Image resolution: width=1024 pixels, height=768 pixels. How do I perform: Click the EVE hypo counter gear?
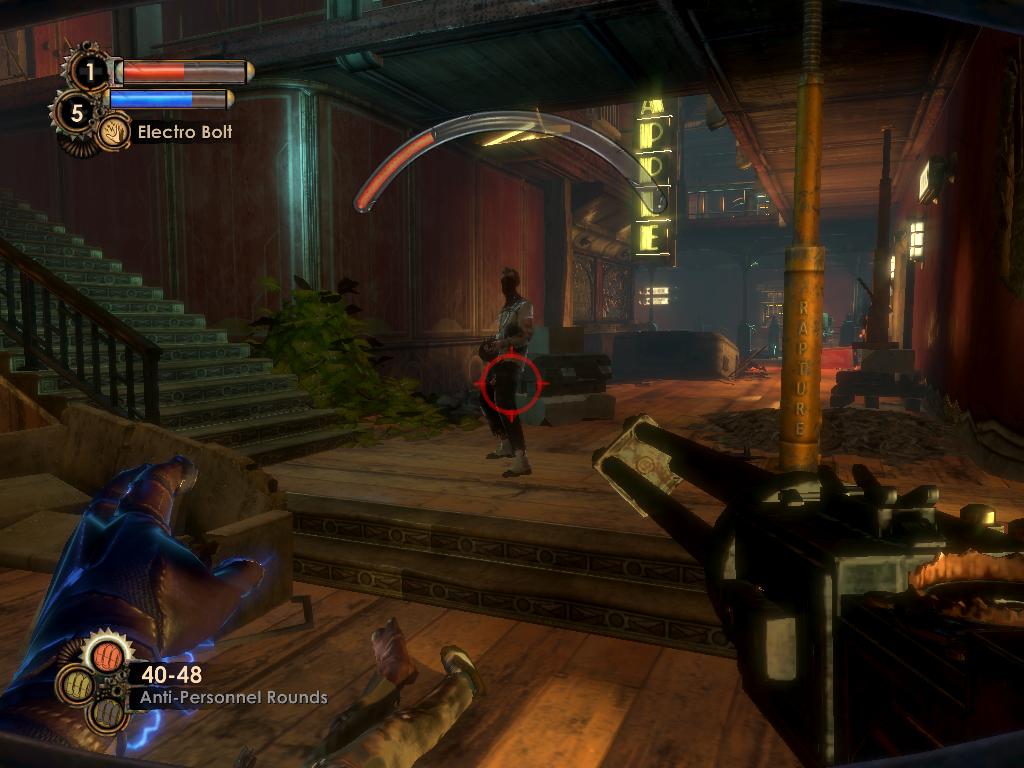(76, 111)
